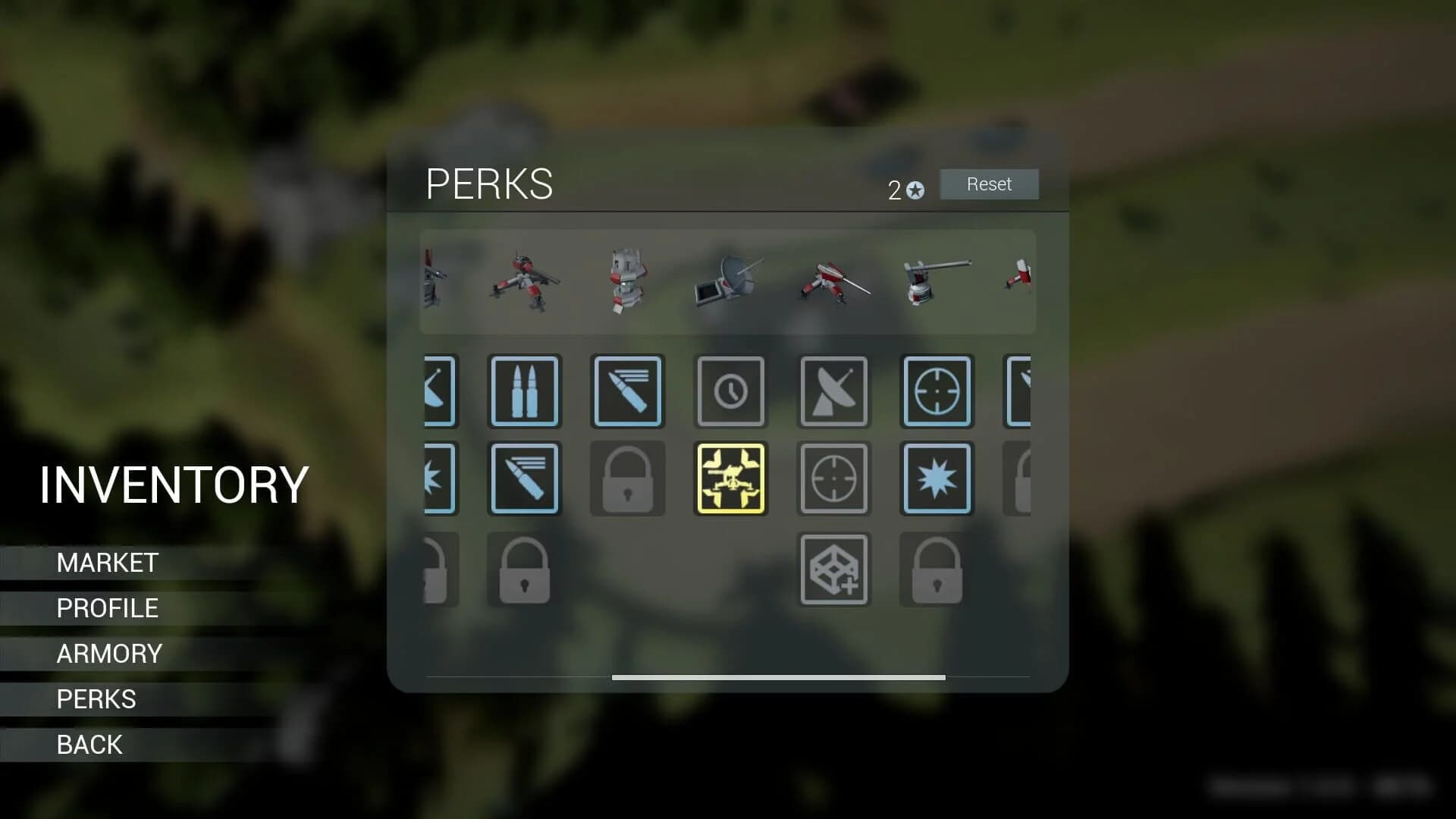Toggle the partially visible star perk at left edge

[438, 479]
